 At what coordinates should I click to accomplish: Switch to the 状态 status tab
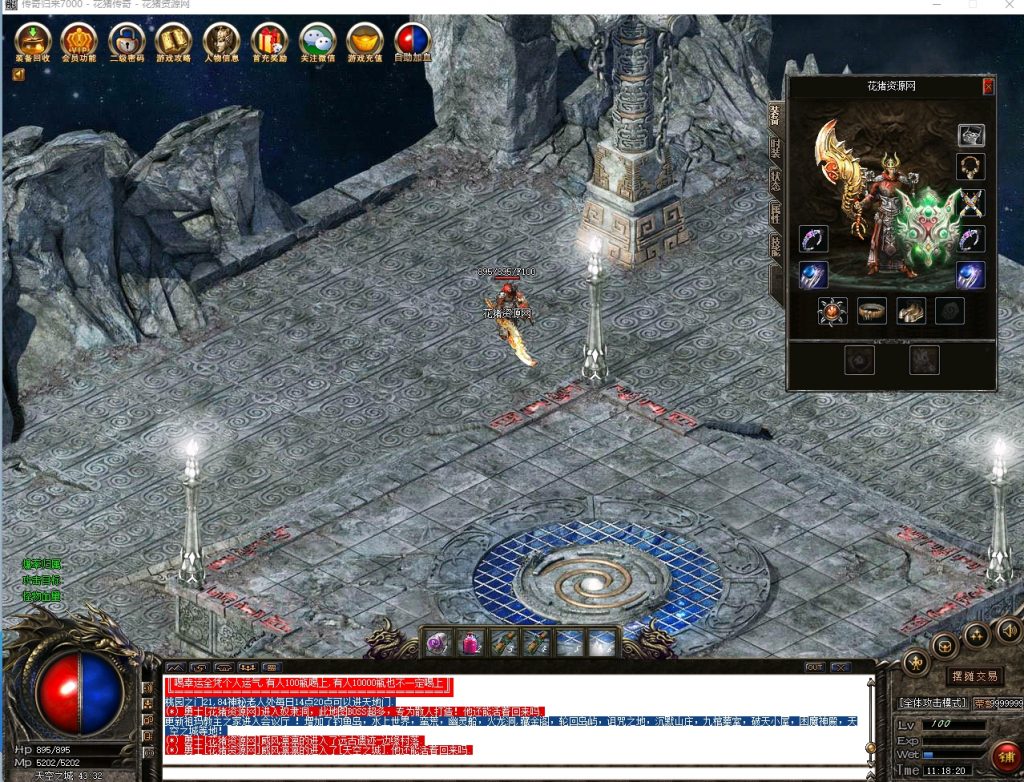tap(776, 180)
